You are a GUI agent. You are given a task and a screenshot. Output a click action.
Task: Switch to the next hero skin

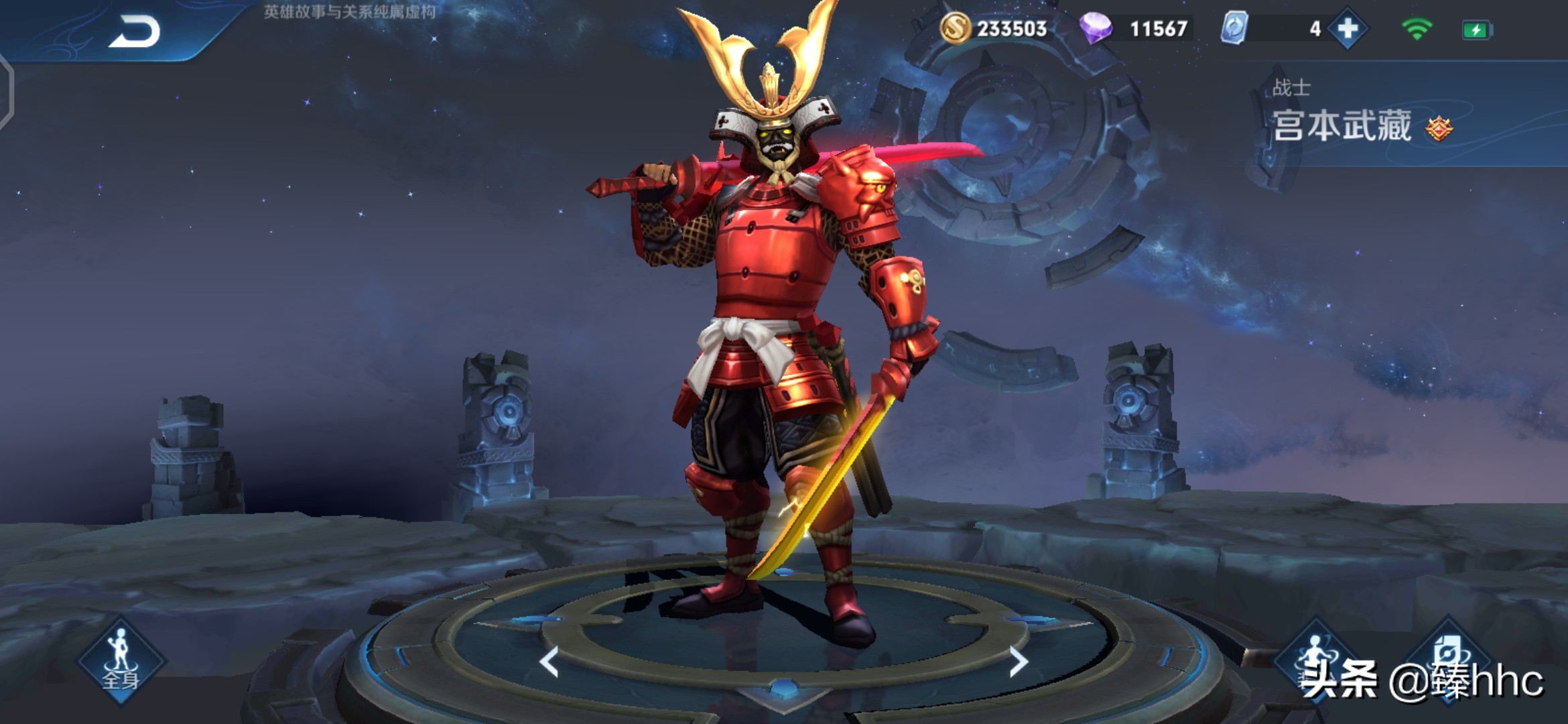(x=1018, y=662)
